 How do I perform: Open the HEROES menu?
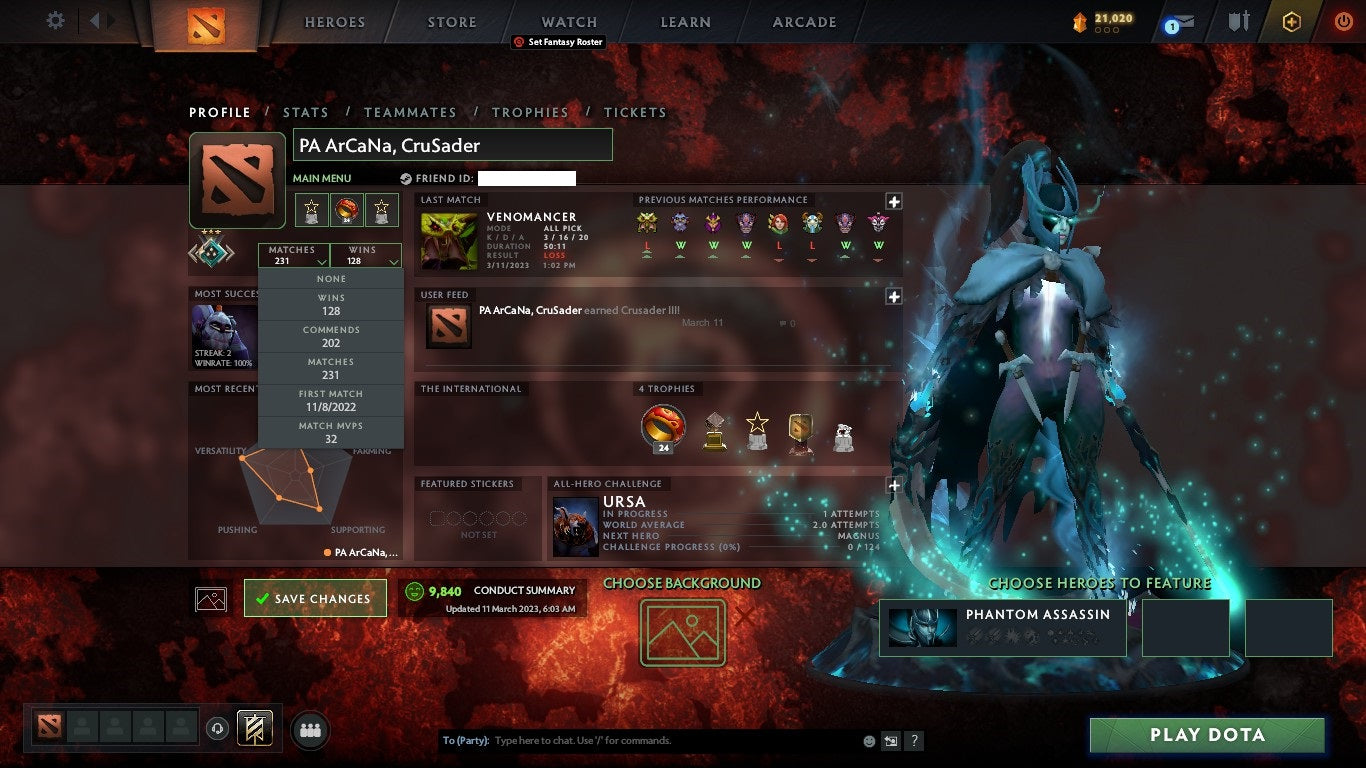click(334, 22)
